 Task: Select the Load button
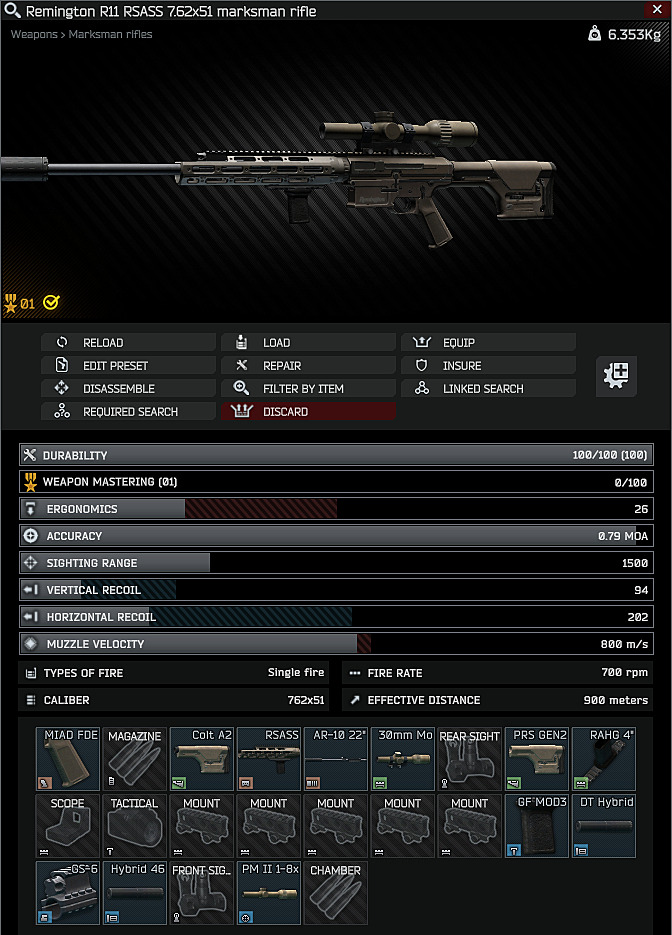[x=308, y=343]
